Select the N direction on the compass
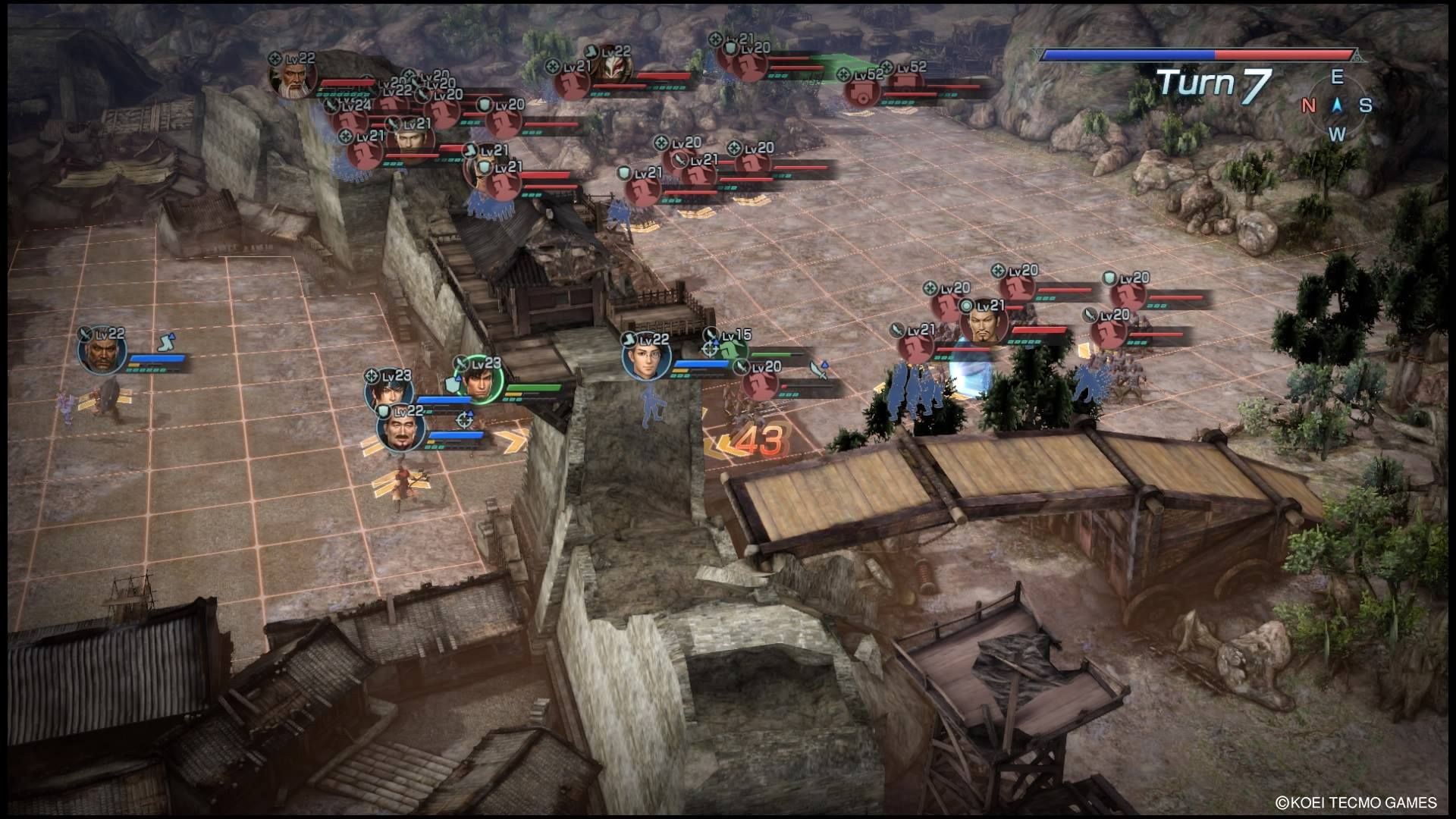1456x819 pixels. [x=1308, y=106]
